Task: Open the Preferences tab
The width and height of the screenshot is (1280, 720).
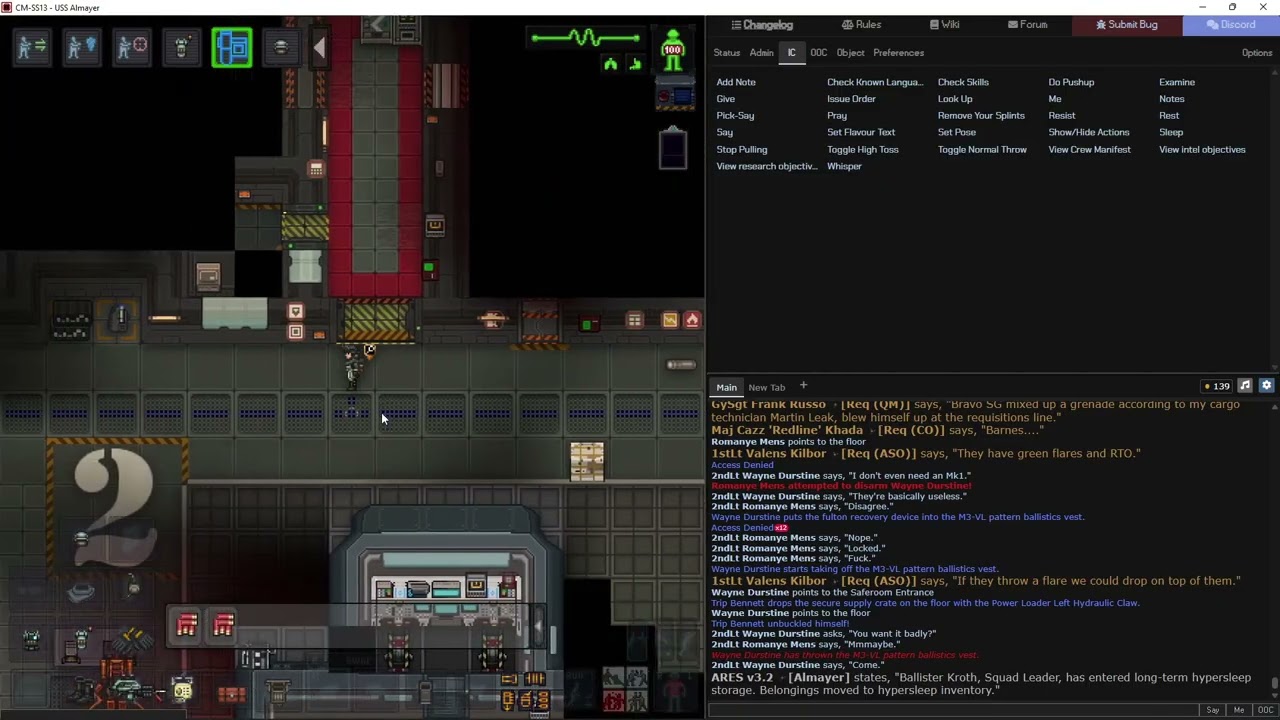Action: [x=898, y=53]
